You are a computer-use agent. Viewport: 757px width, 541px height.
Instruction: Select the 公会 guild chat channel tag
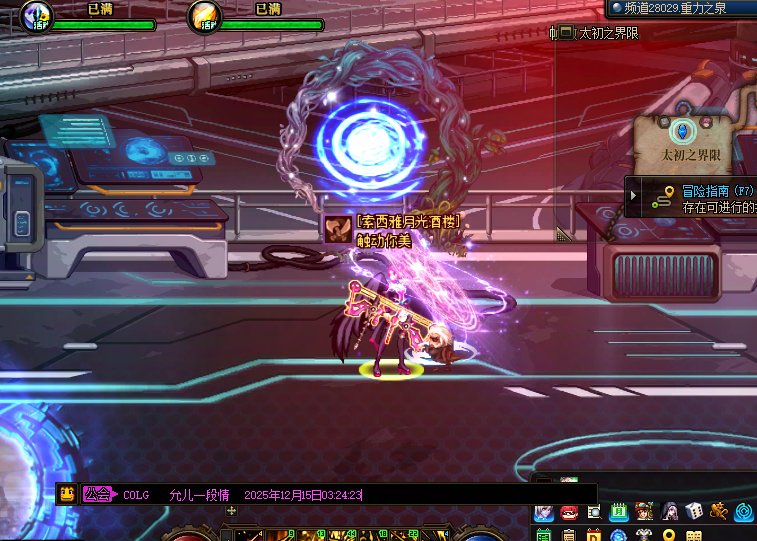[x=97, y=494]
